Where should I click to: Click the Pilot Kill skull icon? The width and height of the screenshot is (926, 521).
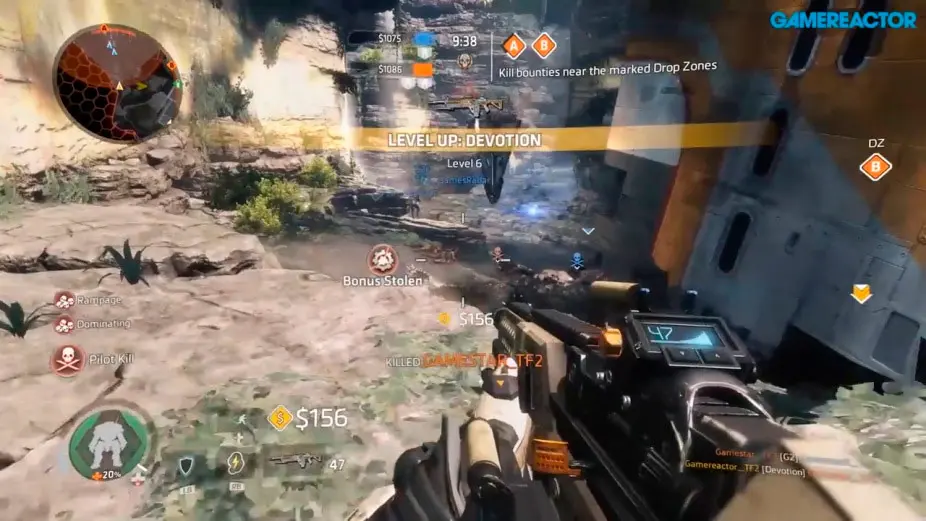[67, 360]
